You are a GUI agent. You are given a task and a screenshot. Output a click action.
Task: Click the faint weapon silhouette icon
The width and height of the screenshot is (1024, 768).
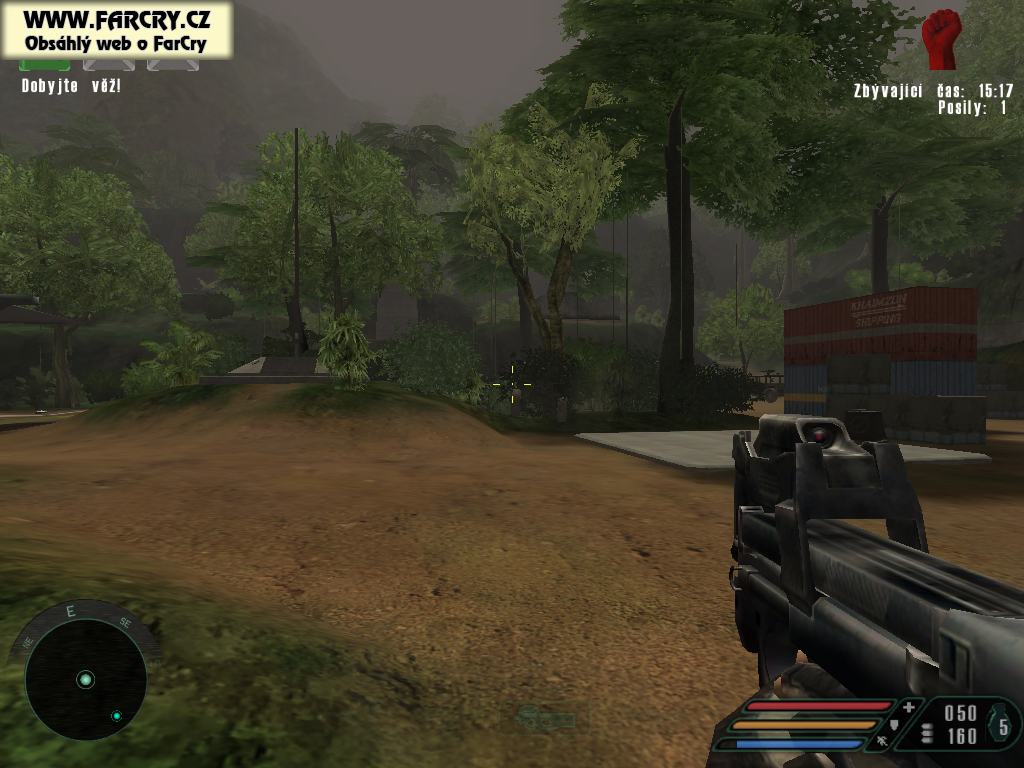tap(548, 717)
